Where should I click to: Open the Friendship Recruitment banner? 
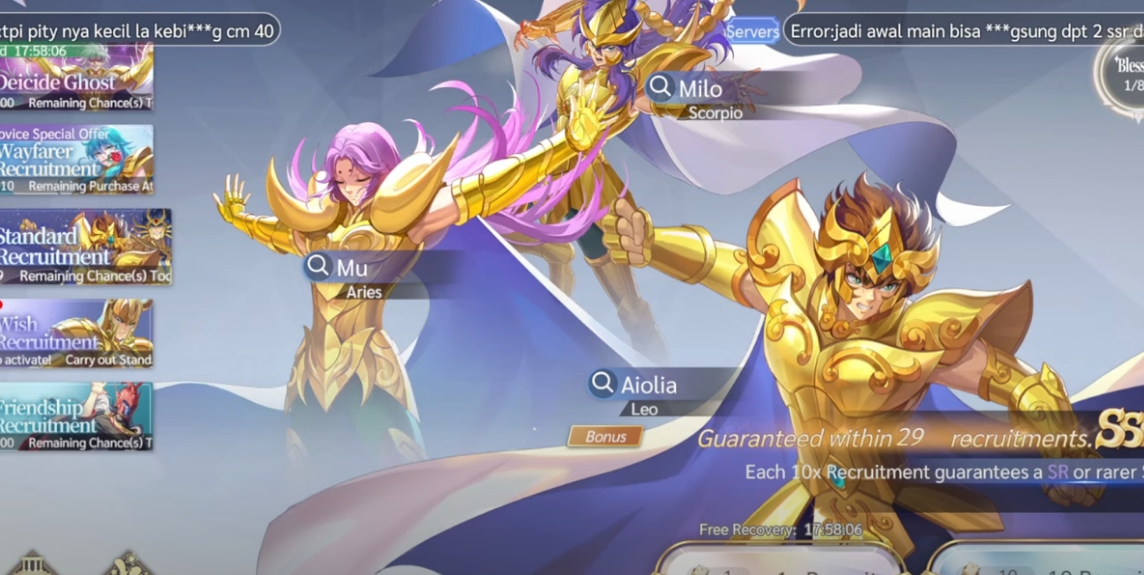(x=76, y=416)
